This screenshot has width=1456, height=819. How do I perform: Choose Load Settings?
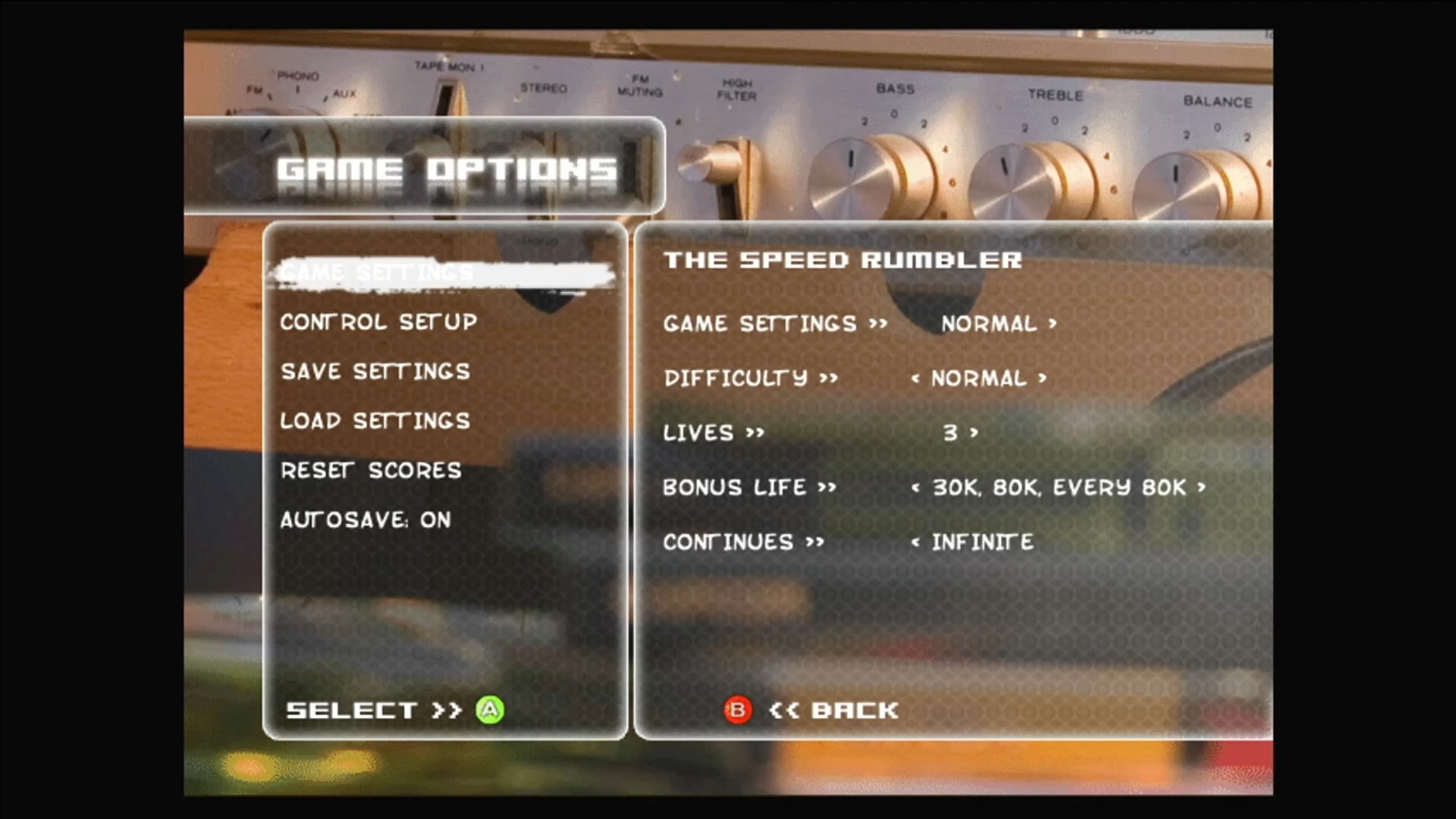click(375, 421)
